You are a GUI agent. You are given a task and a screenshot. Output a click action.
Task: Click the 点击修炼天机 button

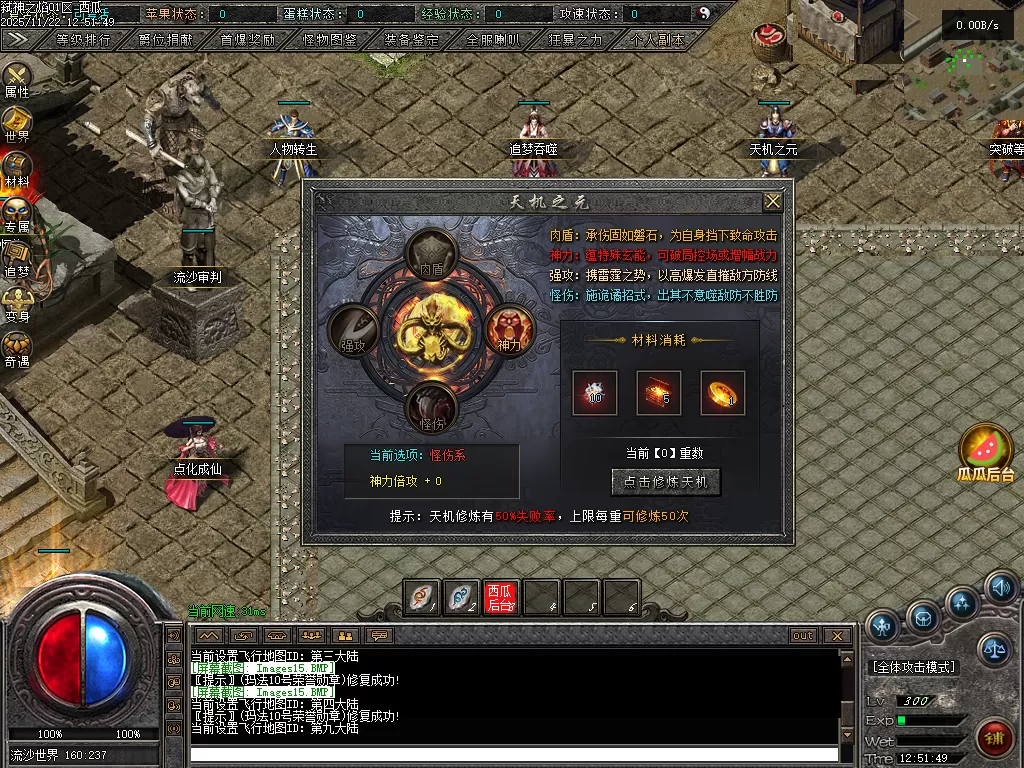[x=666, y=481]
